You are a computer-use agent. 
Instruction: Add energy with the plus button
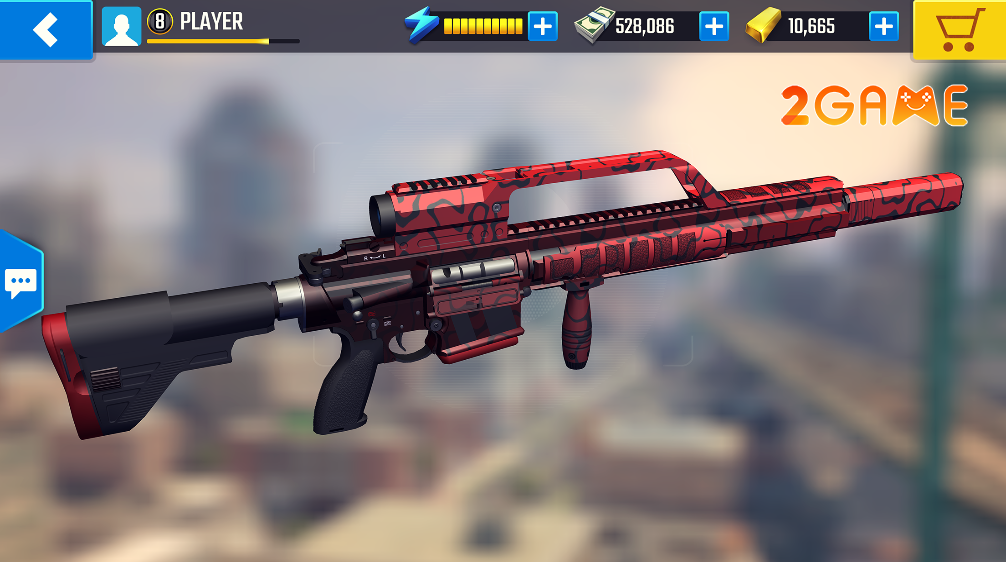click(542, 26)
